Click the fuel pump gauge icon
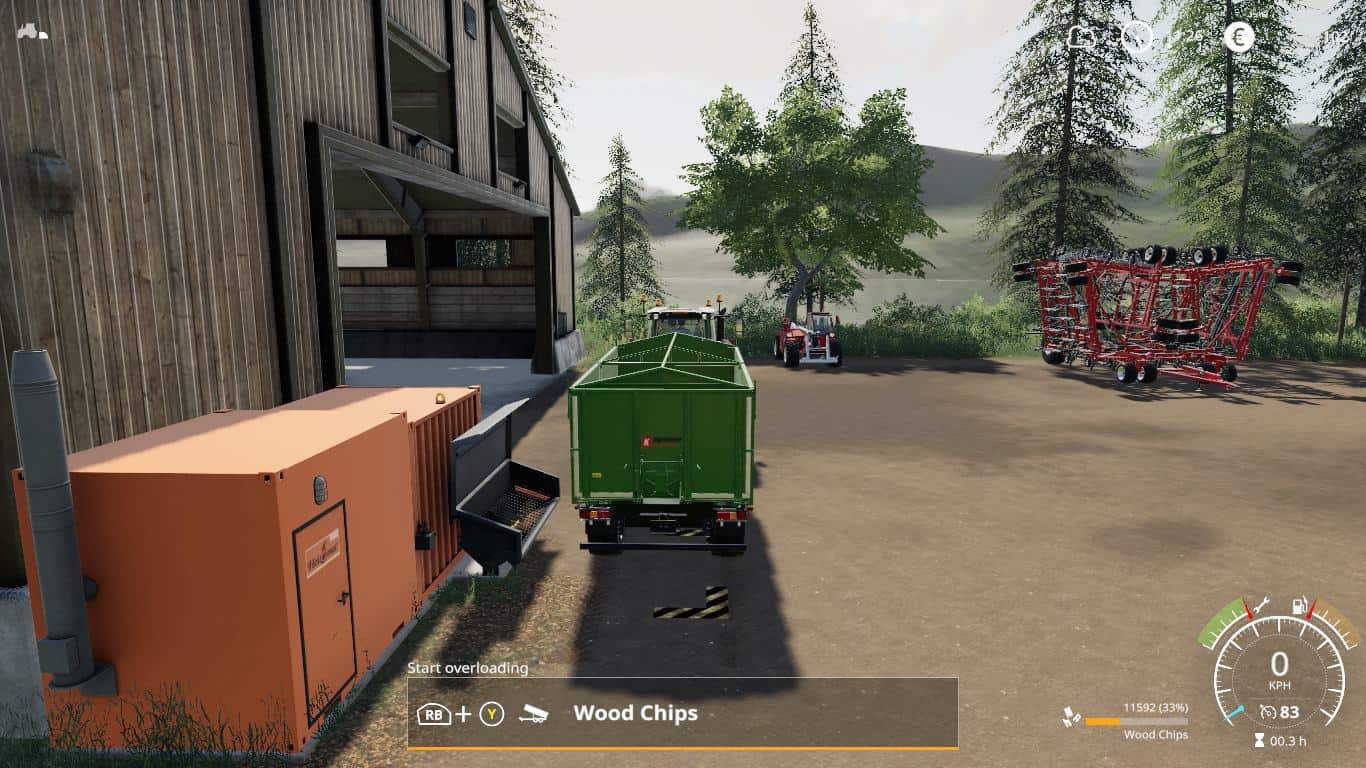Image resolution: width=1366 pixels, height=768 pixels. (x=1301, y=605)
